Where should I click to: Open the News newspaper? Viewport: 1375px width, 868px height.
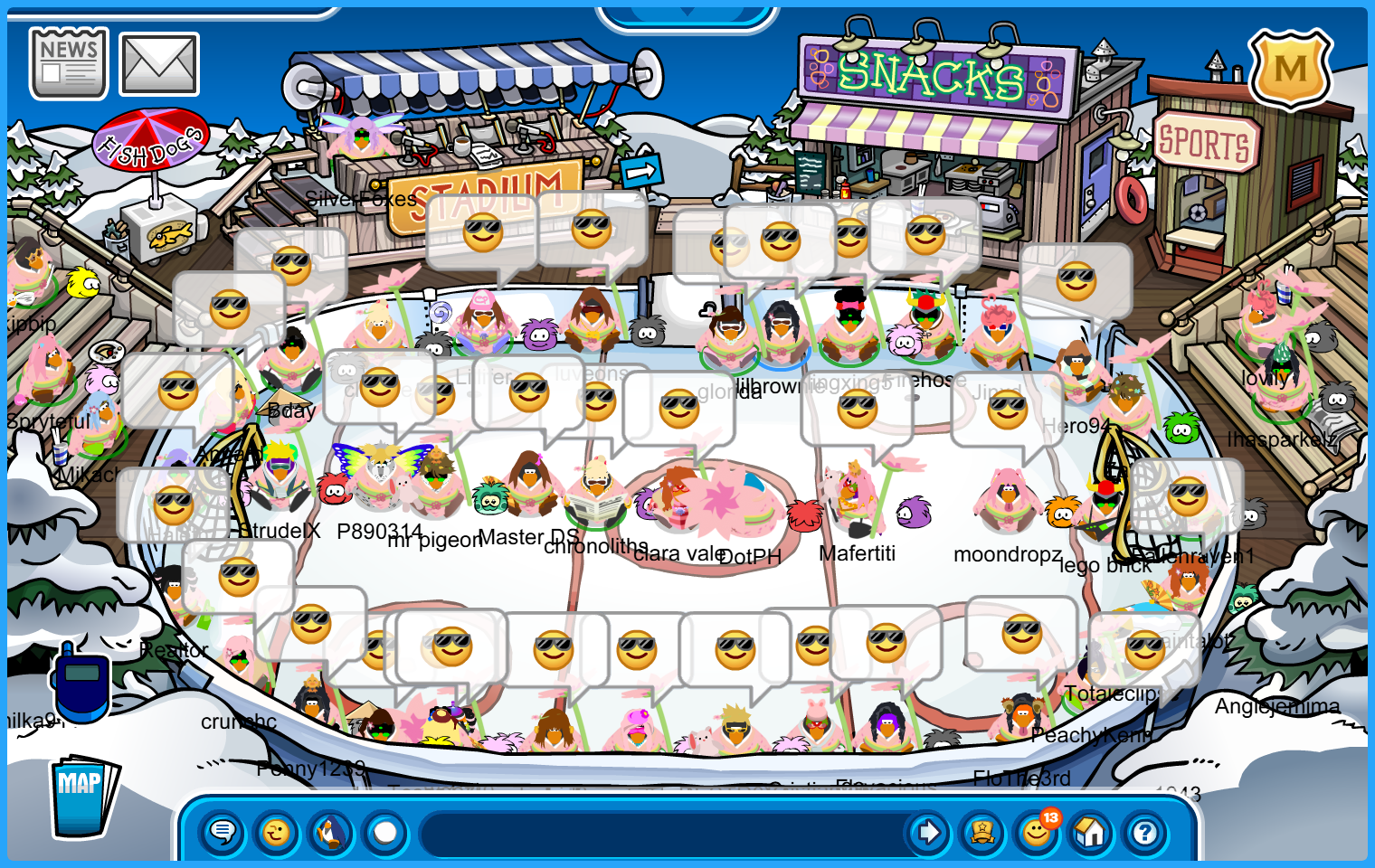[69, 63]
